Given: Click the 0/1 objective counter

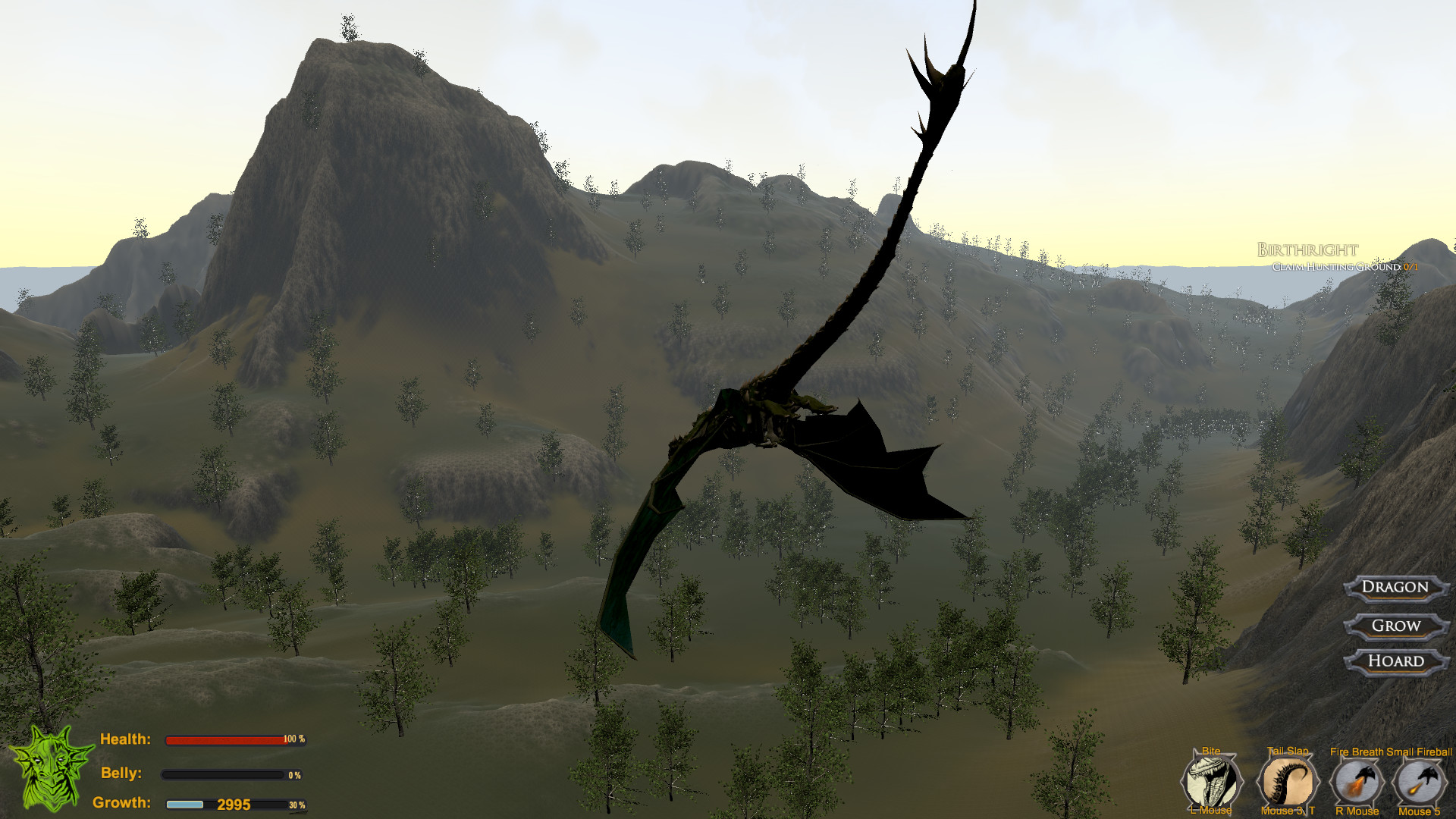Looking at the screenshot, I should point(1412,267).
